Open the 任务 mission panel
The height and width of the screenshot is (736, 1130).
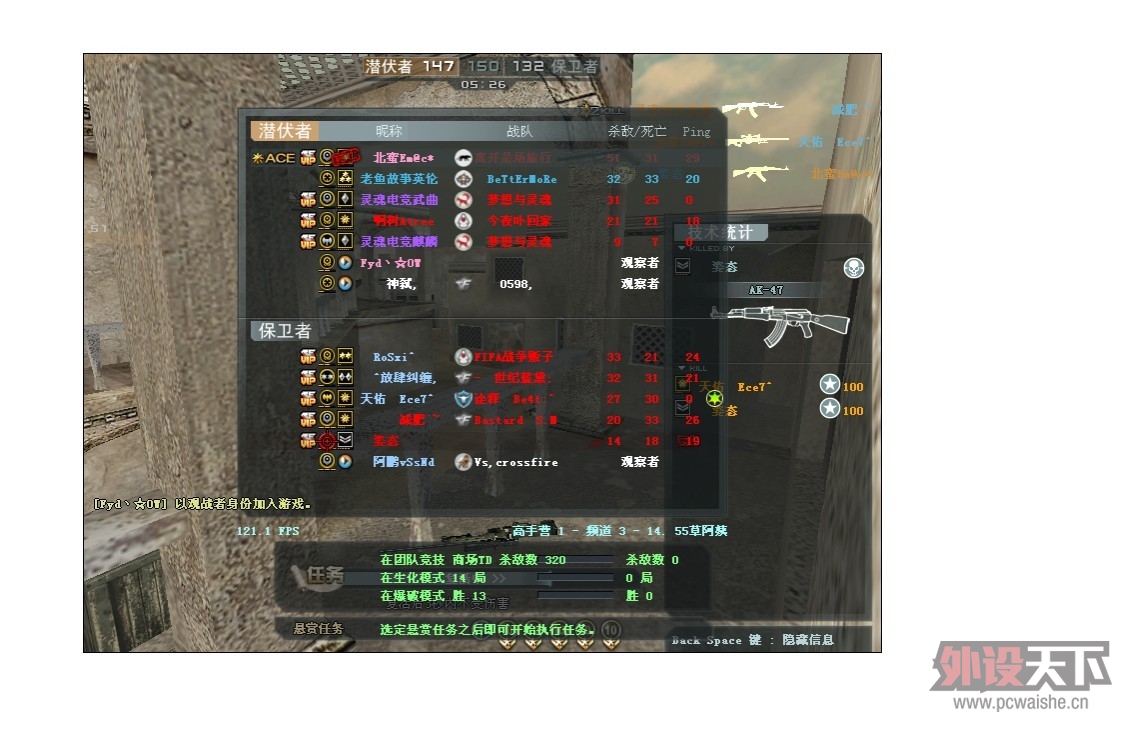point(325,575)
